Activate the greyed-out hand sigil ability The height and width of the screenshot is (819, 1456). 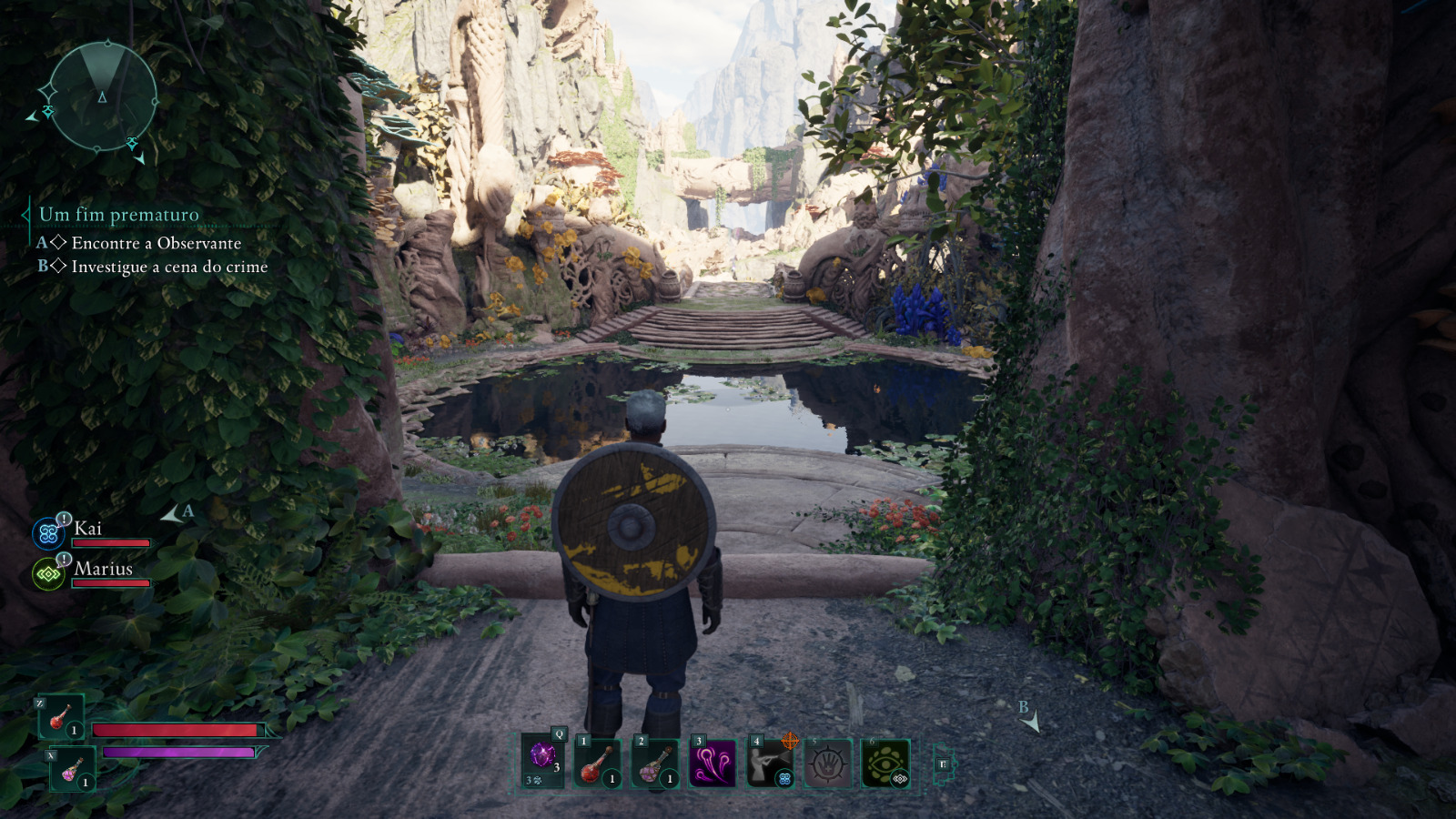(x=827, y=763)
